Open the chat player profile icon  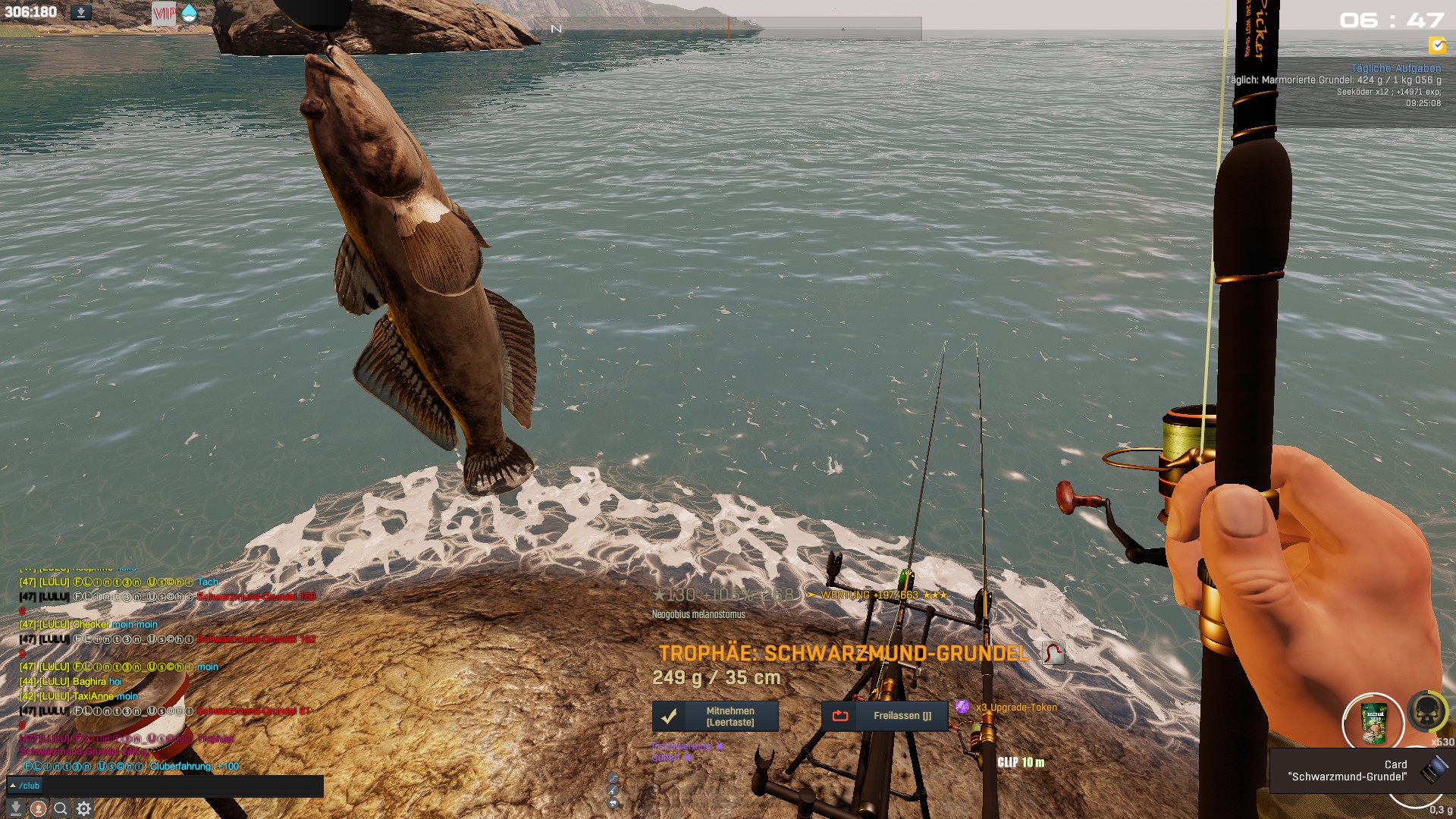click(x=38, y=808)
